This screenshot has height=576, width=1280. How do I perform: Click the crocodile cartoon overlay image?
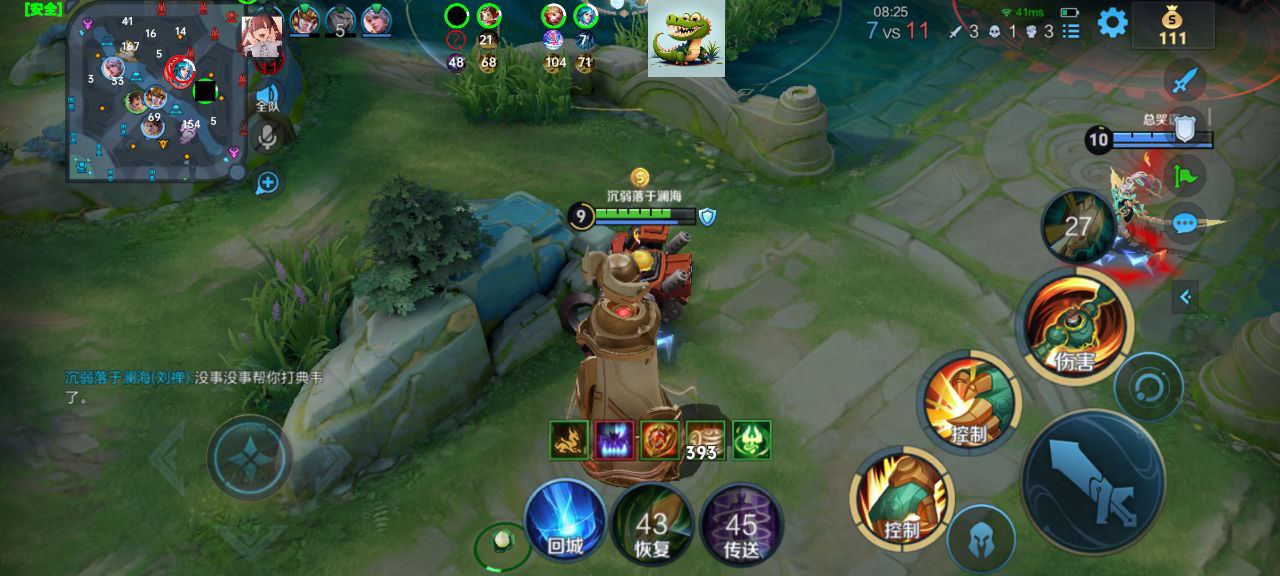click(x=686, y=38)
